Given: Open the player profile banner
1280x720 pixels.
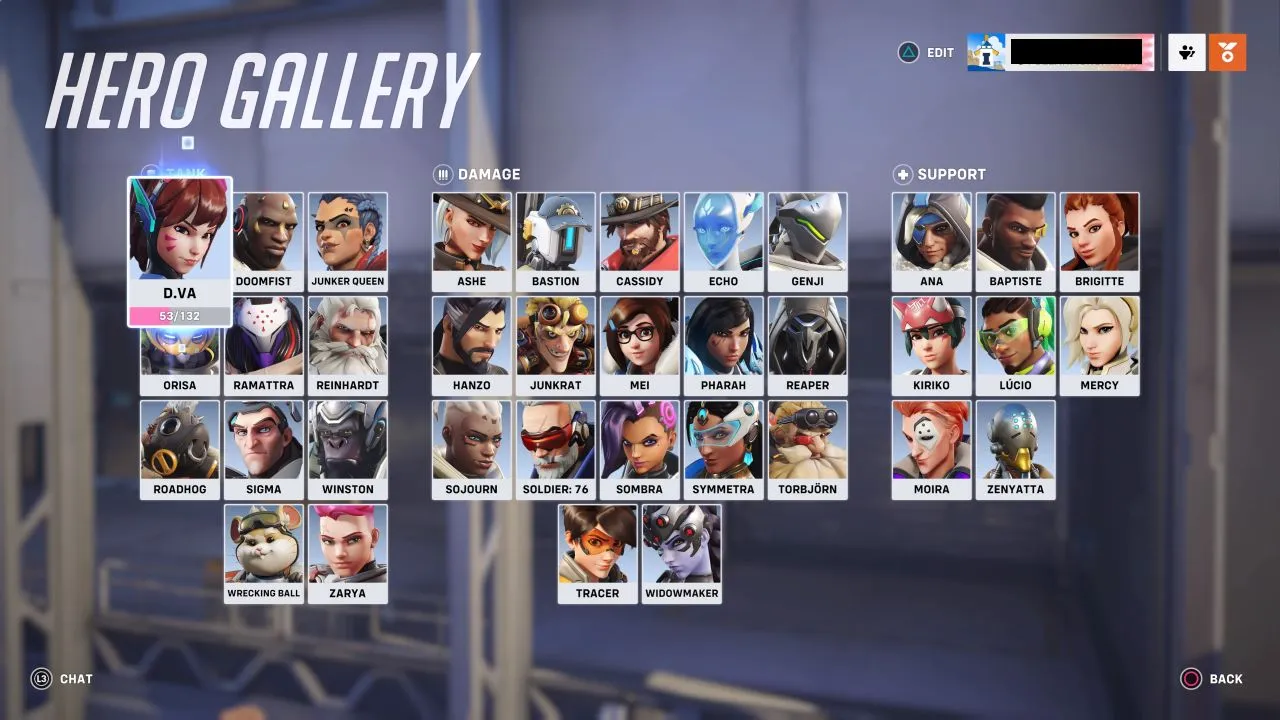Looking at the screenshot, I should (x=1060, y=52).
